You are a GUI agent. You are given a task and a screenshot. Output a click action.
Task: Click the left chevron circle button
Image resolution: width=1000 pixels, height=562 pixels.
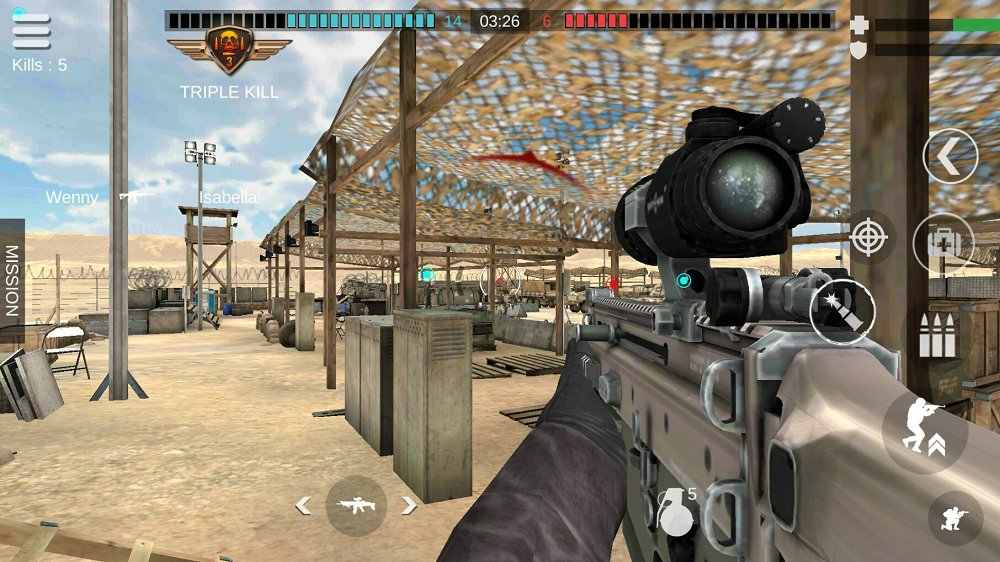[950, 156]
